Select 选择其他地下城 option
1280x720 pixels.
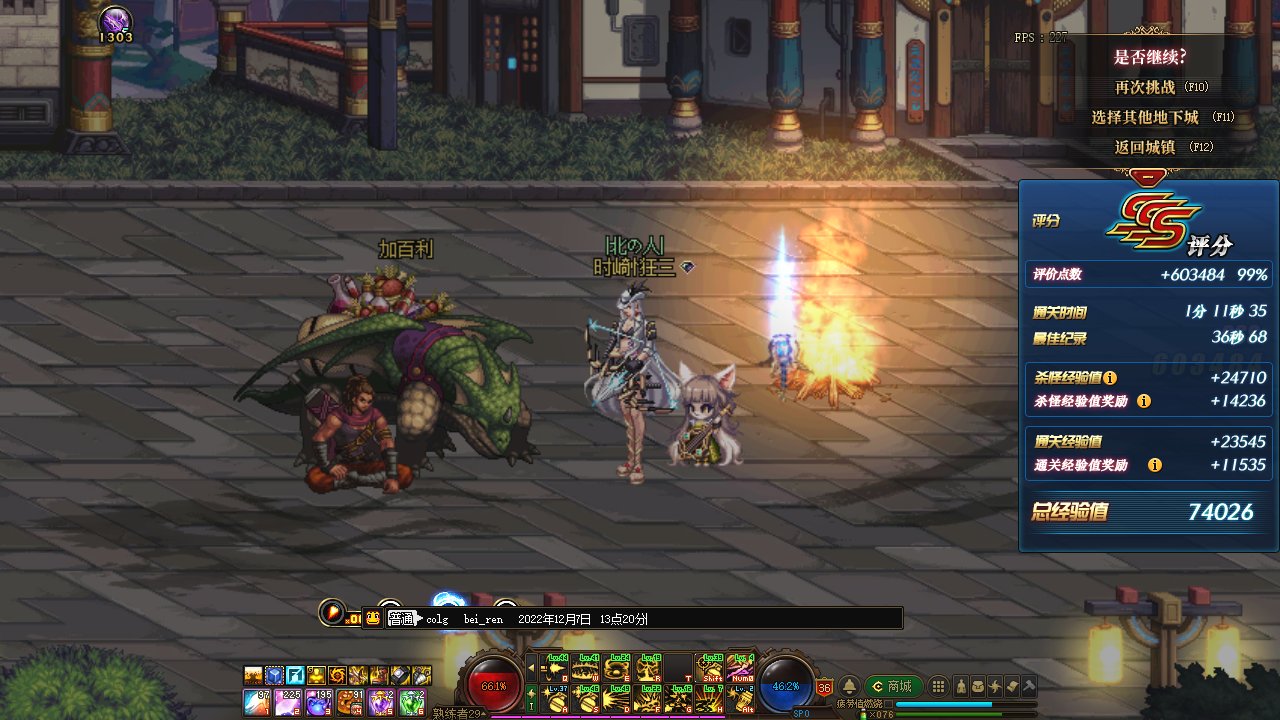(1162, 117)
